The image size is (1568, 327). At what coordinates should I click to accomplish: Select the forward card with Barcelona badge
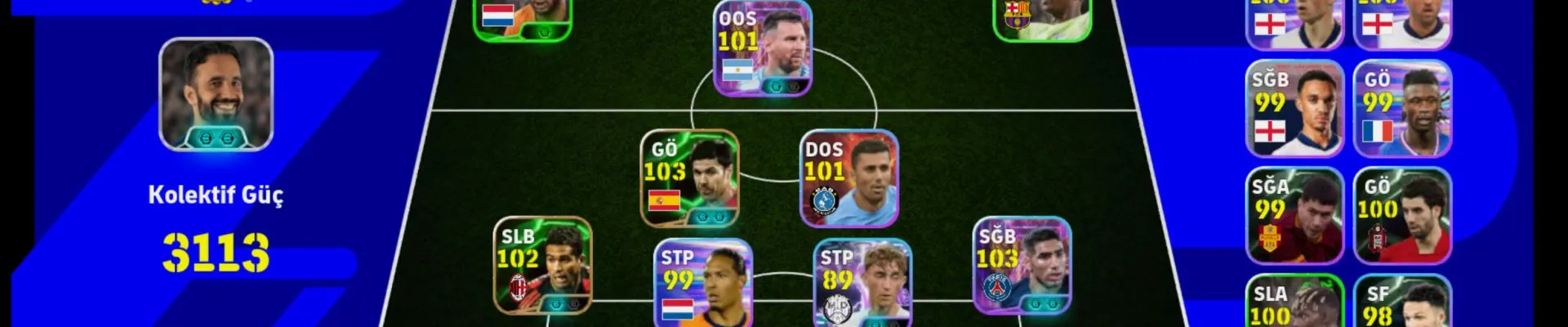(1041, 18)
